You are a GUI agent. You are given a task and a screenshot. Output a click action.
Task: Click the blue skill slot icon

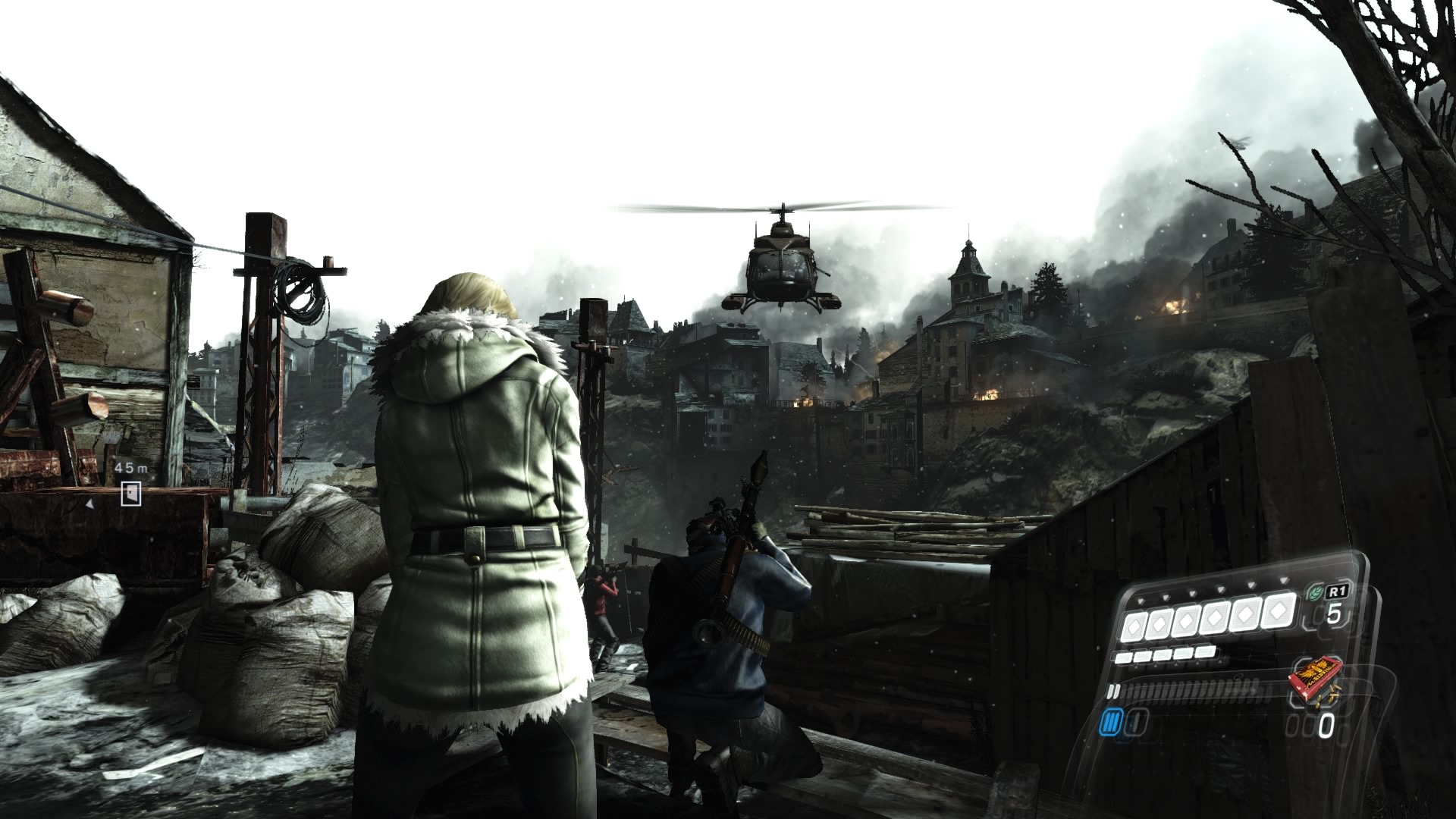[1109, 723]
